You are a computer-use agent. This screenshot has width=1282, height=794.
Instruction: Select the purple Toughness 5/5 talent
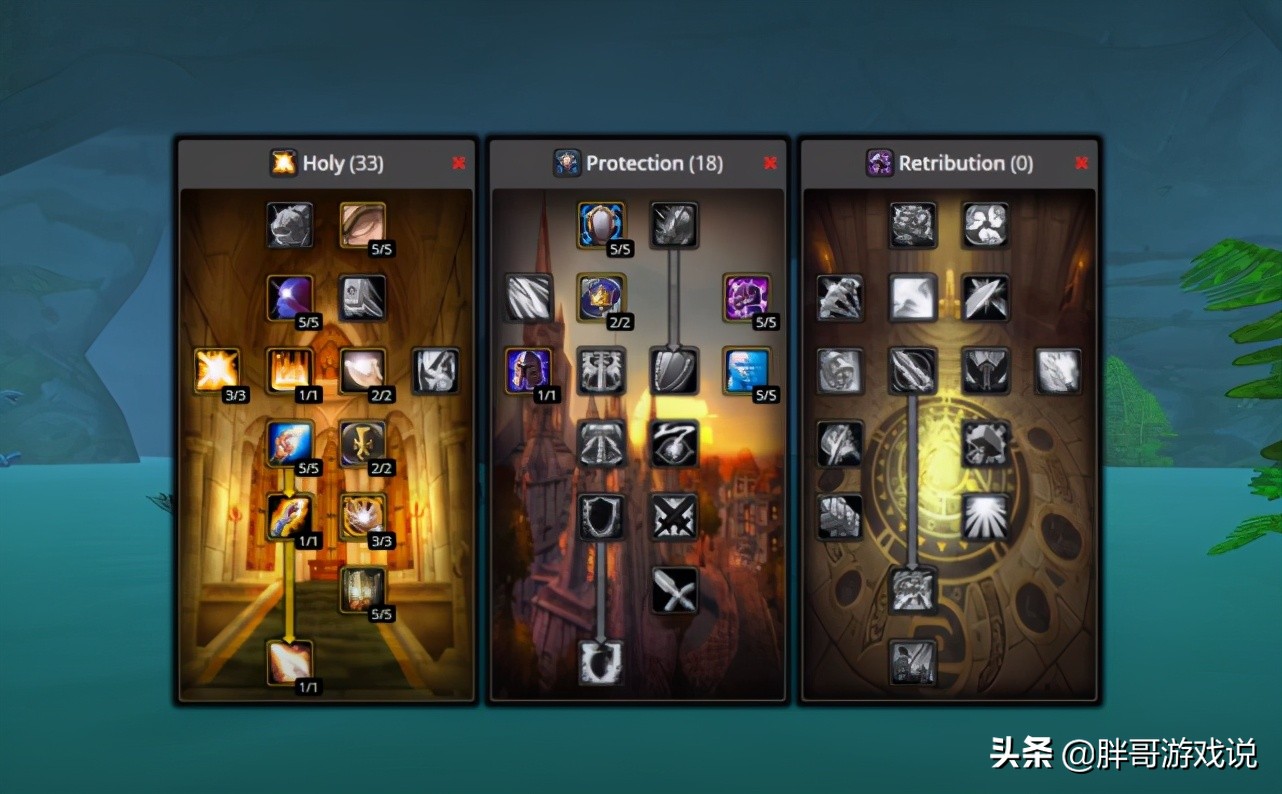(747, 298)
